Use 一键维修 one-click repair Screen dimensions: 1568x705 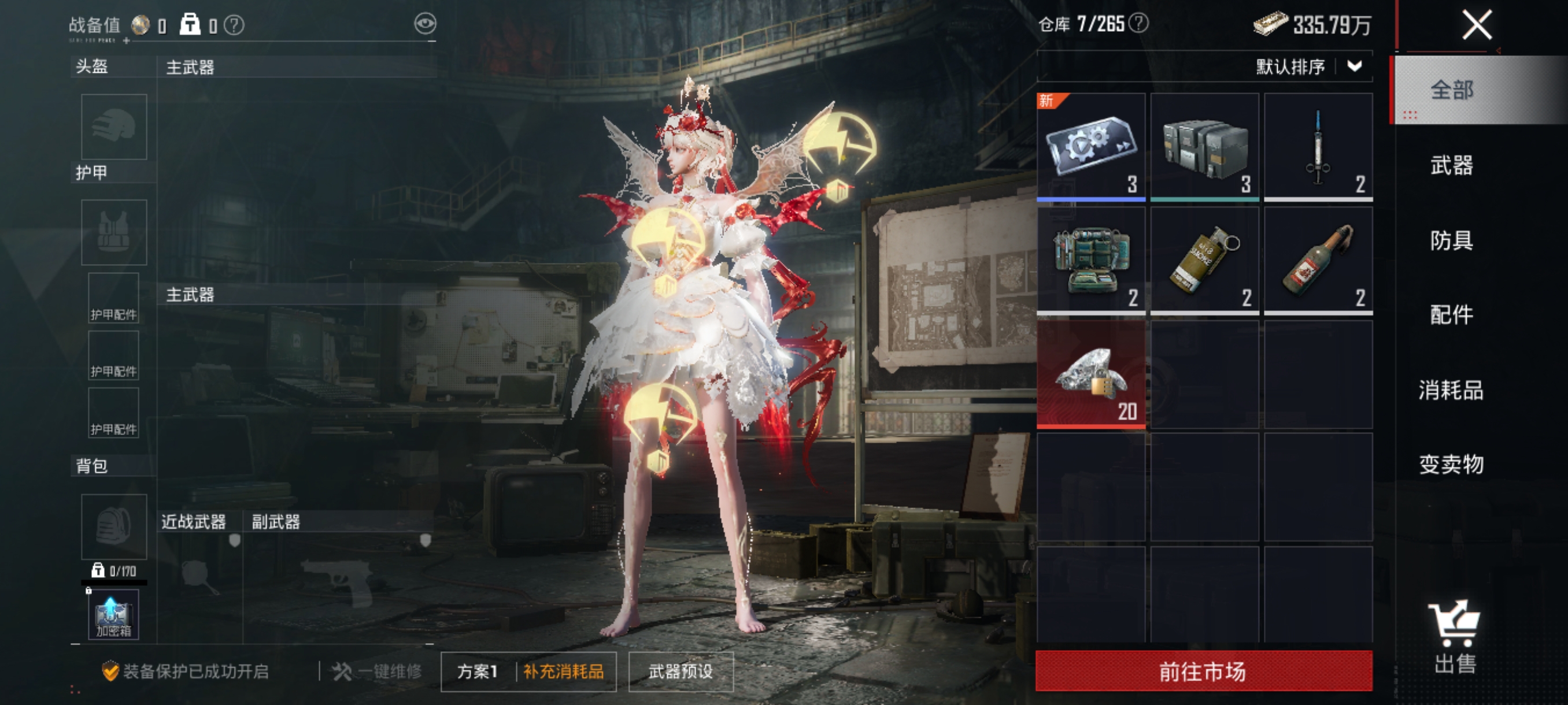click(378, 671)
